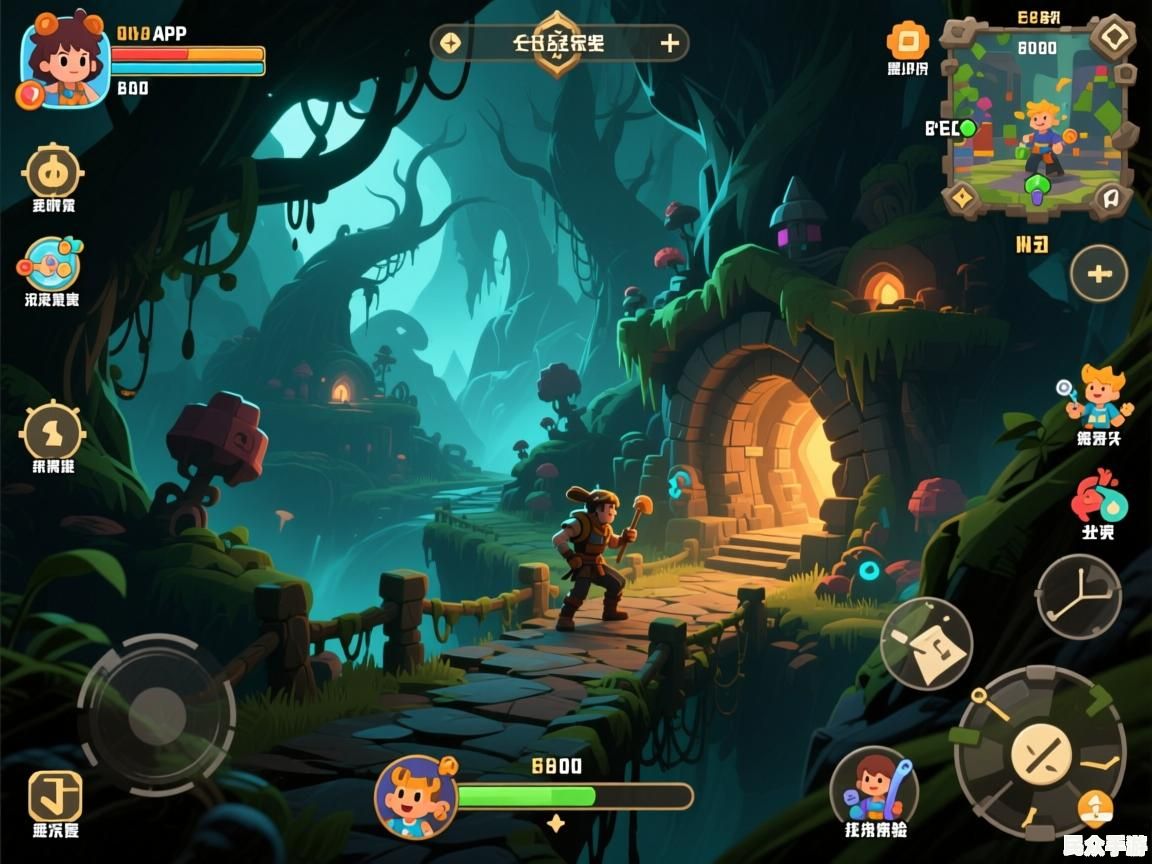Tap the orange square icon beside minimap

pyautogui.click(x=907, y=42)
